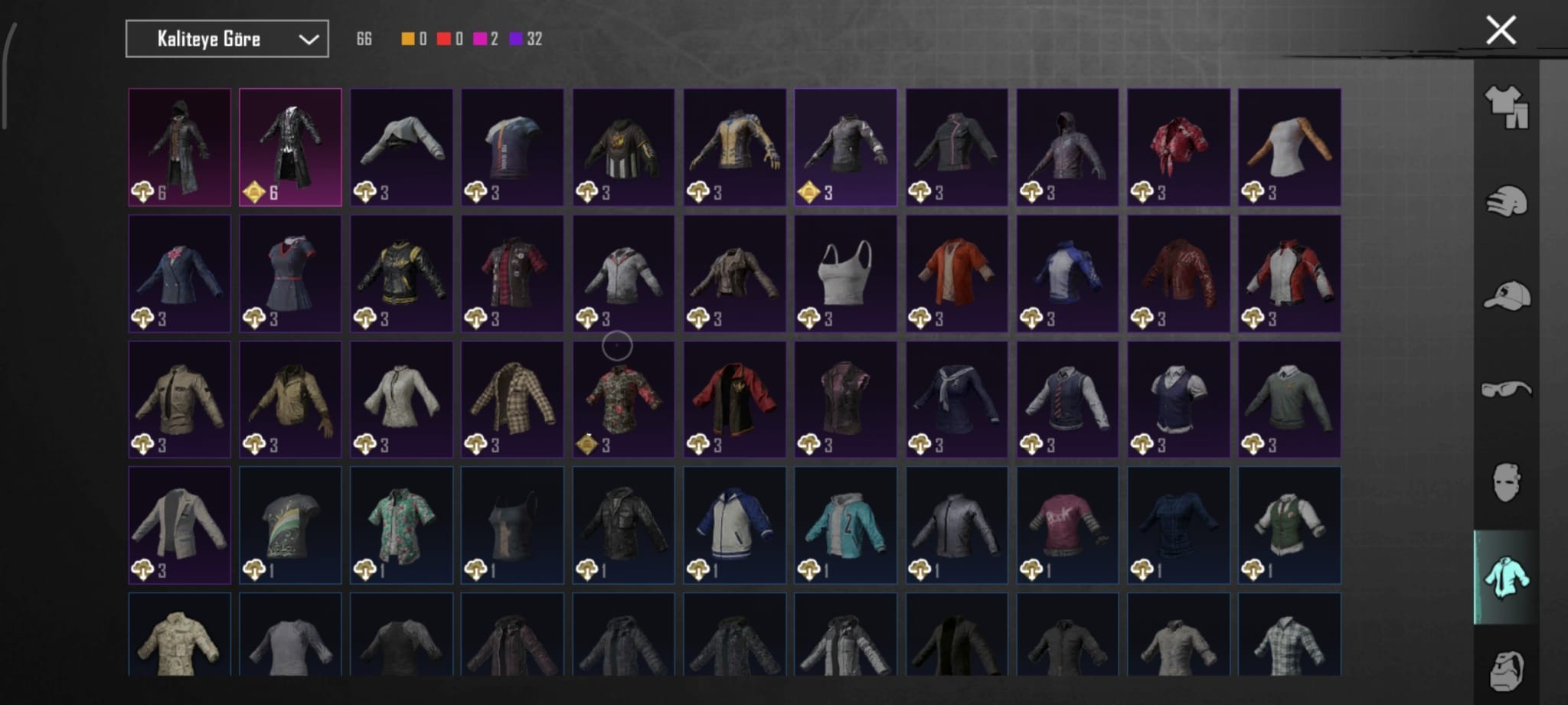Switch to the face mask category tab

pos(1506,482)
